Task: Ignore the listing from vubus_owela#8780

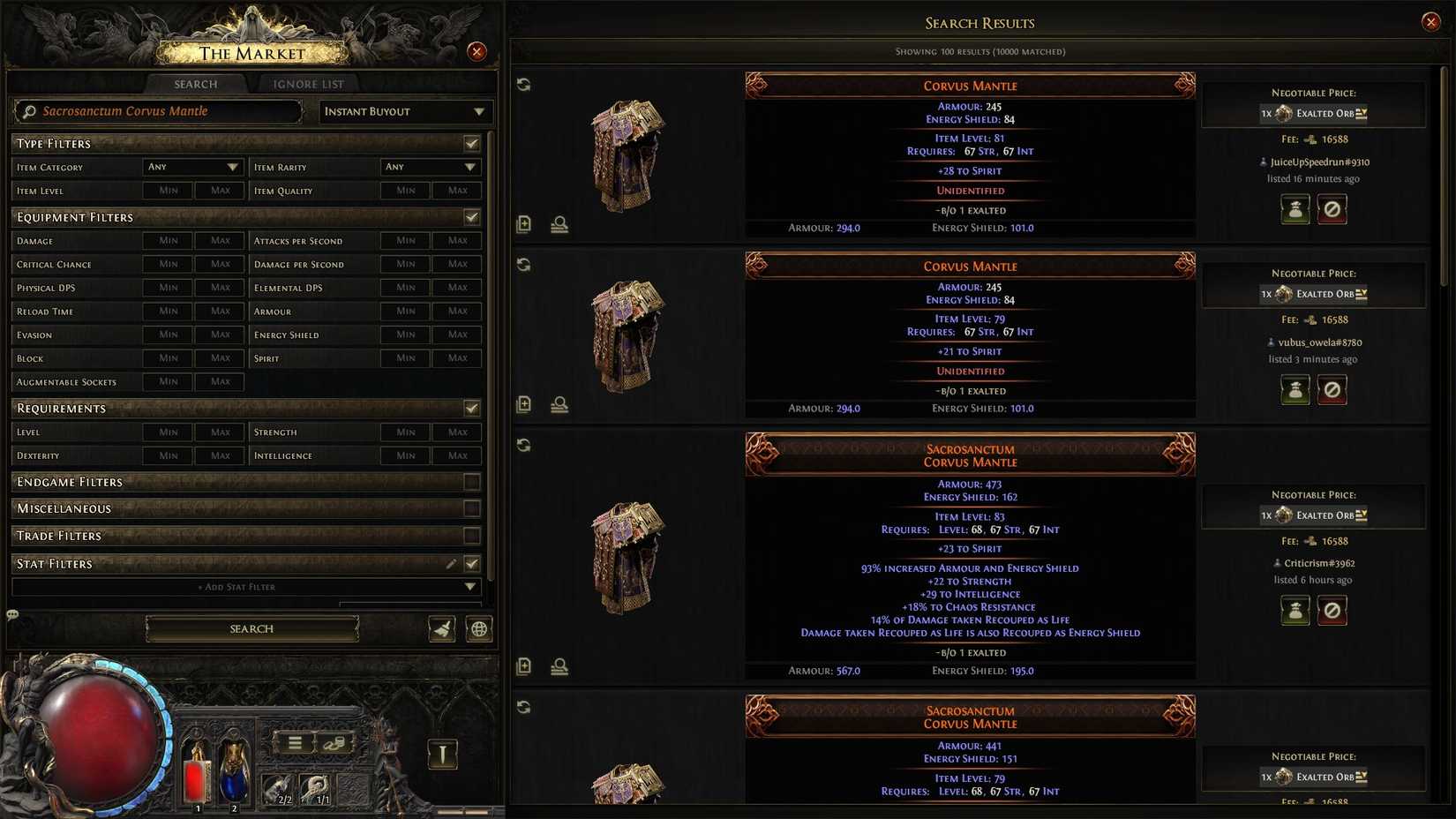Action: click(1332, 389)
